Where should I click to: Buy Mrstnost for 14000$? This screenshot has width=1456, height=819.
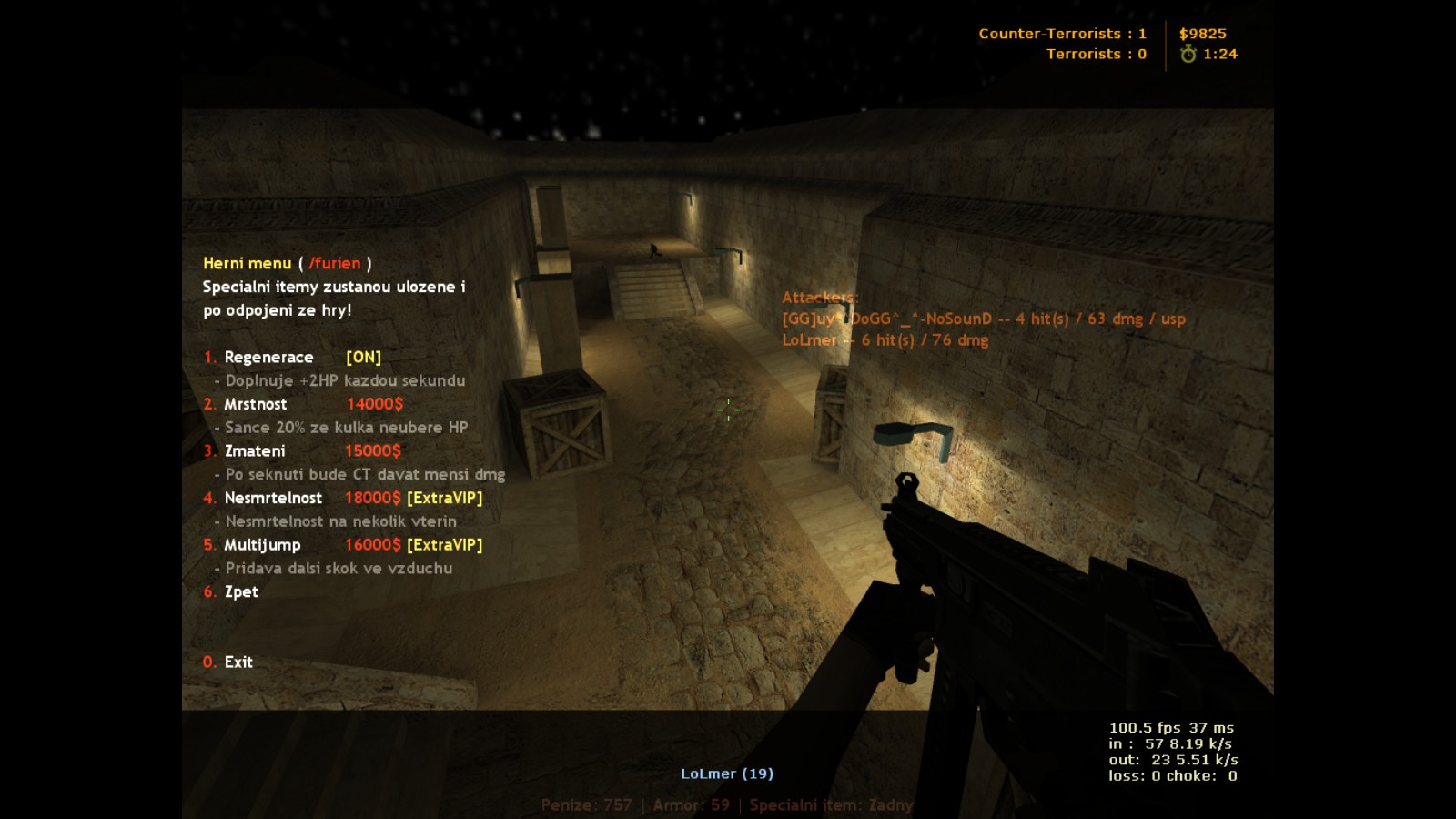pyautogui.click(x=256, y=404)
